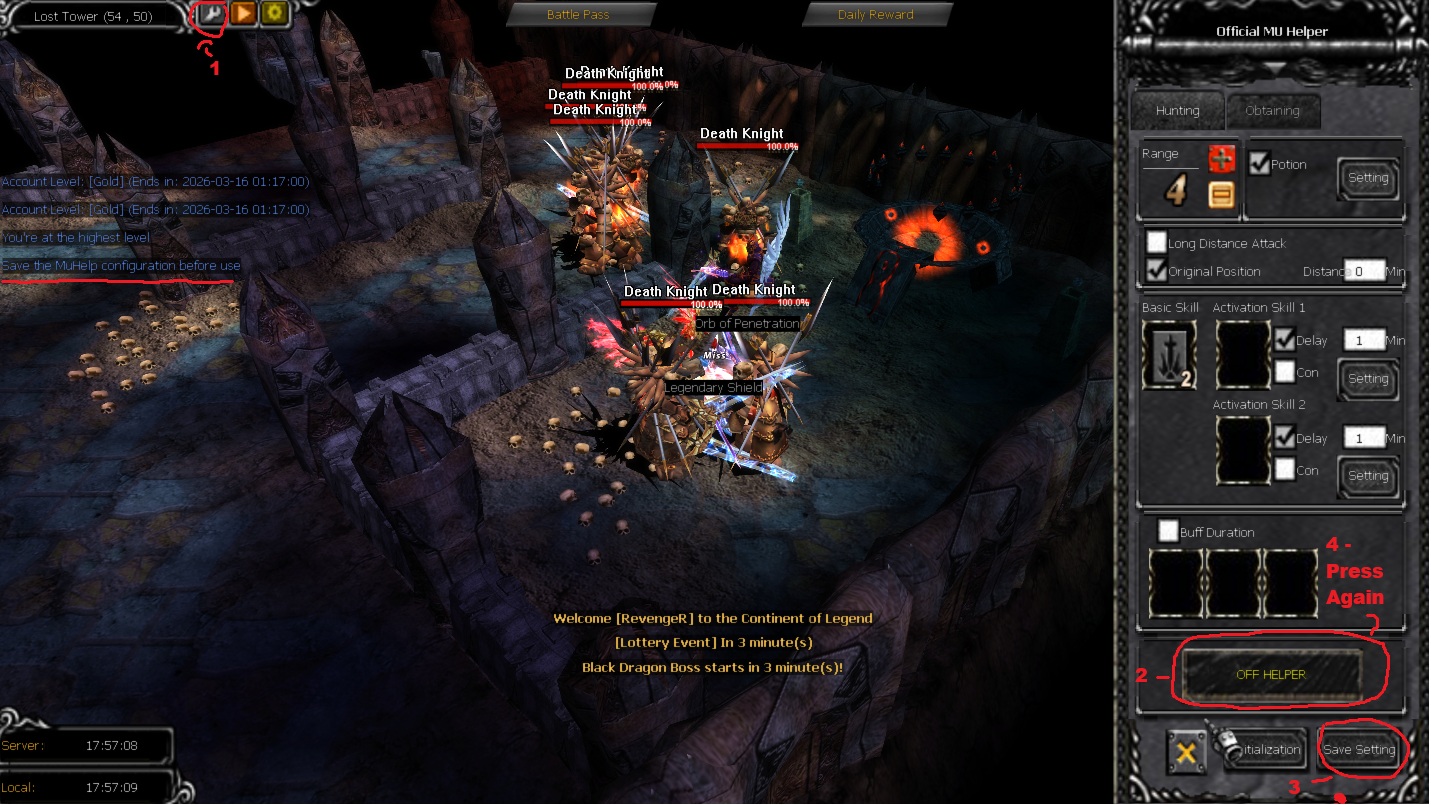Select the Hunting tab

pyautogui.click(x=1177, y=111)
